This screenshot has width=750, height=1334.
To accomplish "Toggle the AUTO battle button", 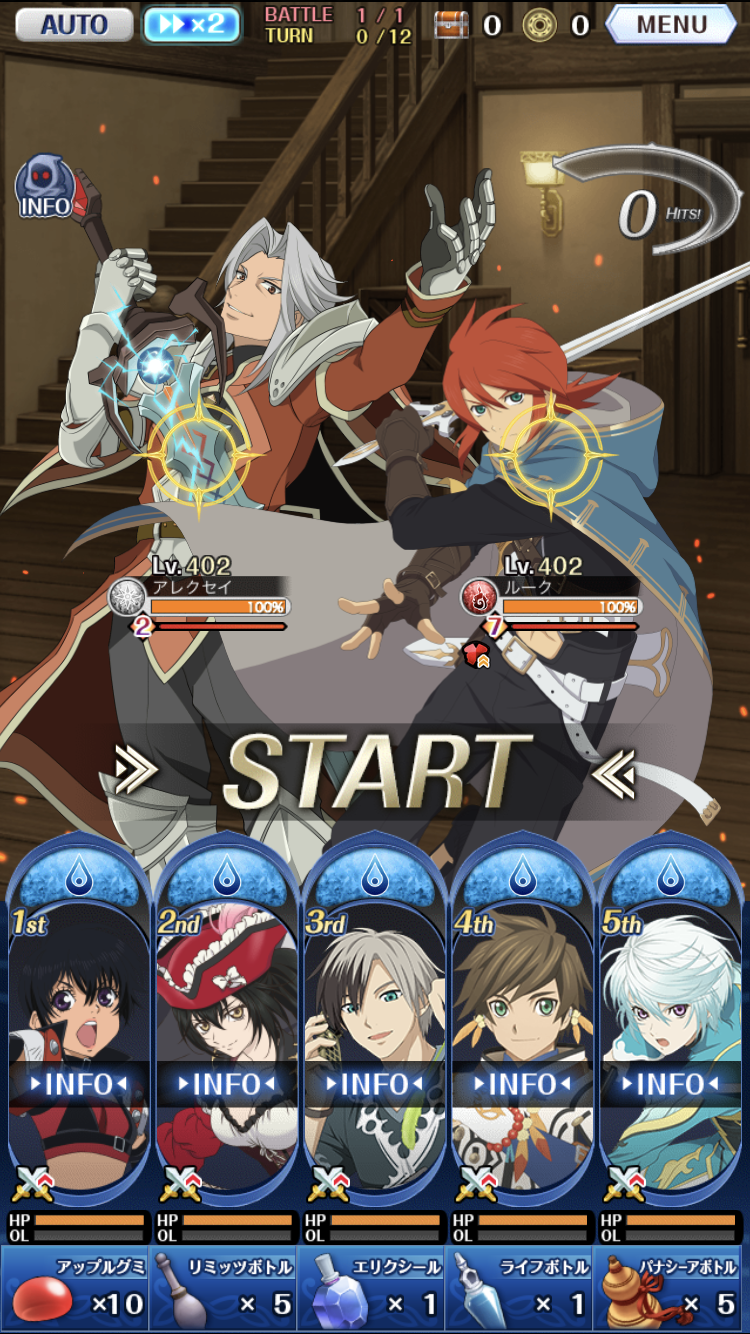I will pyautogui.click(x=74, y=24).
